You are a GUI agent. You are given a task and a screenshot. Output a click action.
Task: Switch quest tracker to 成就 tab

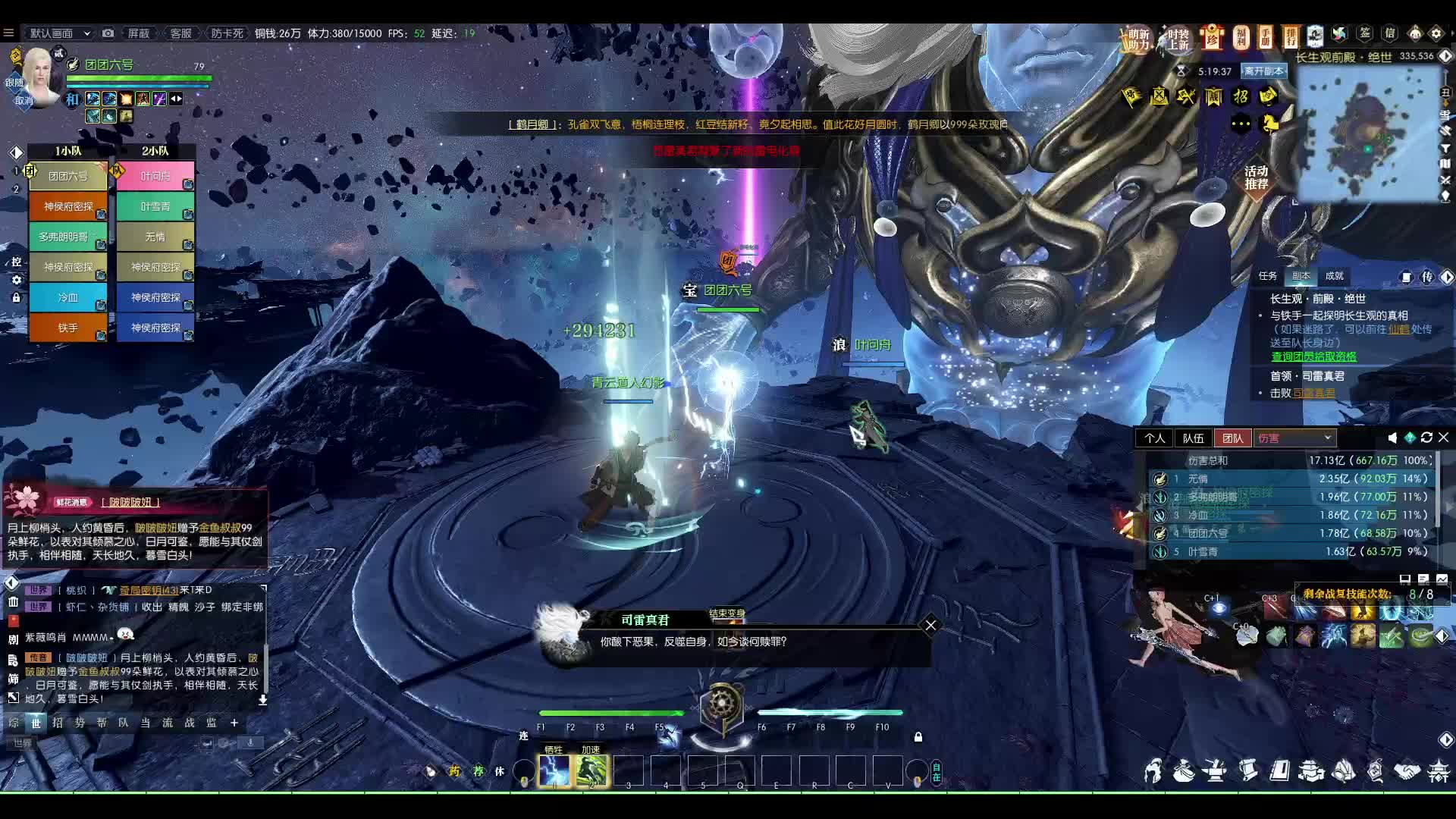[1334, 276]
